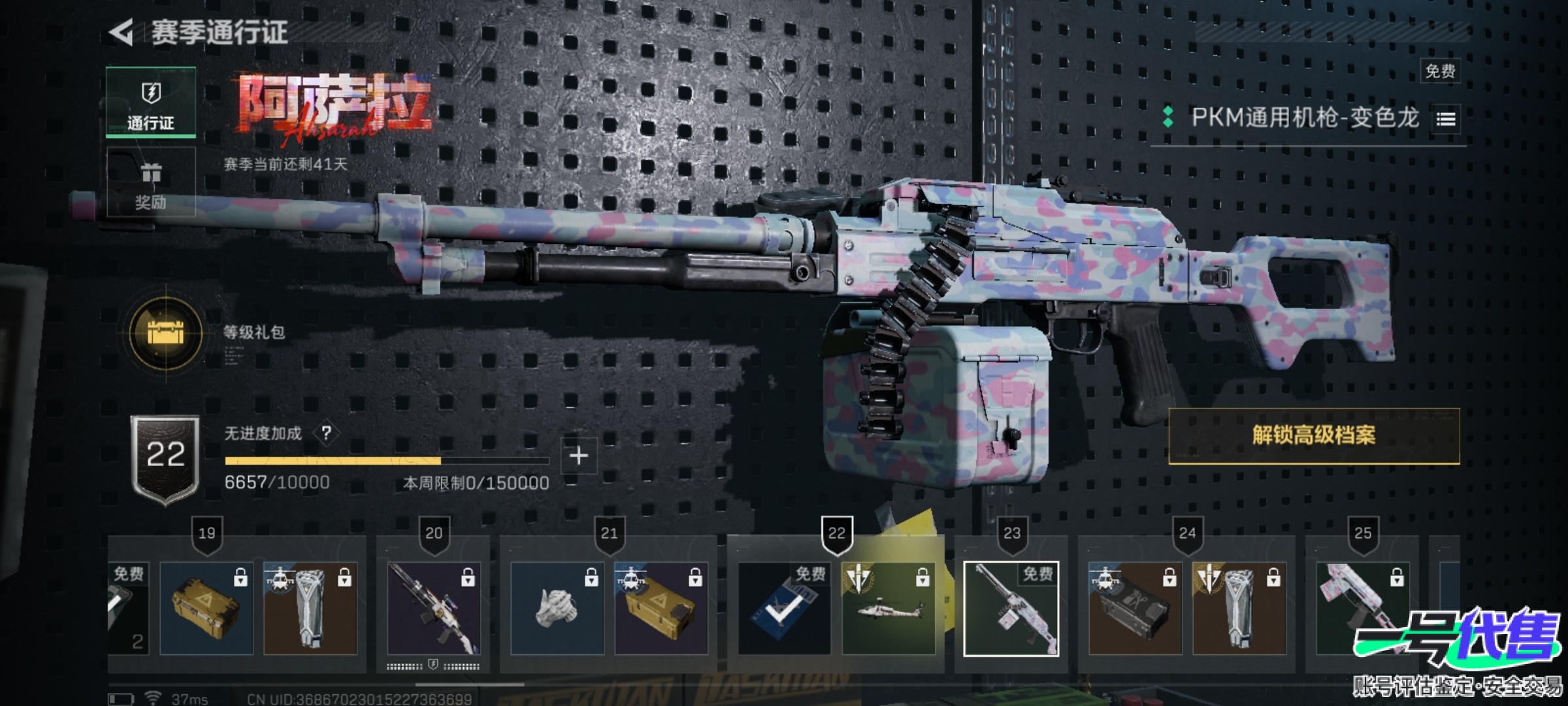Select the level 22 helicopter reward
This screenshot has height=706, width=1568.
click(x=888, y=609)
